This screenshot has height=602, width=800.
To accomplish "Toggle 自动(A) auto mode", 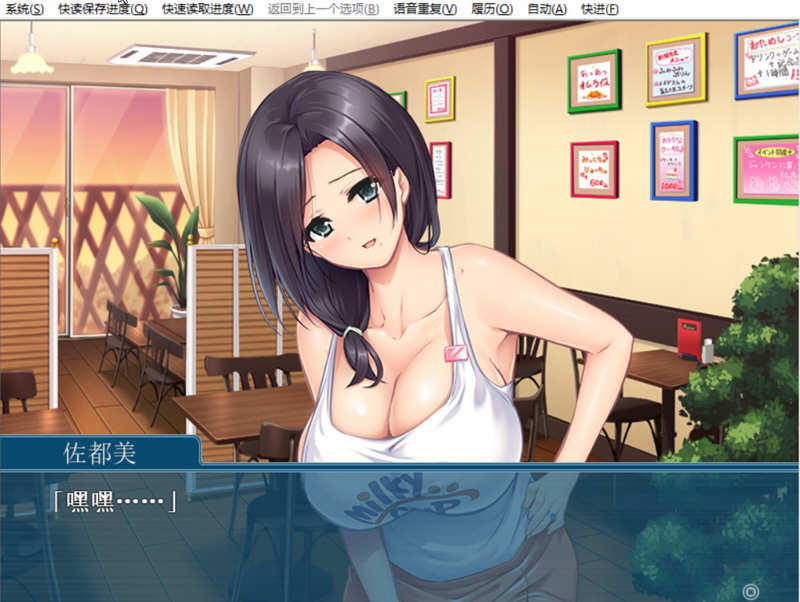I will [546, 9].
